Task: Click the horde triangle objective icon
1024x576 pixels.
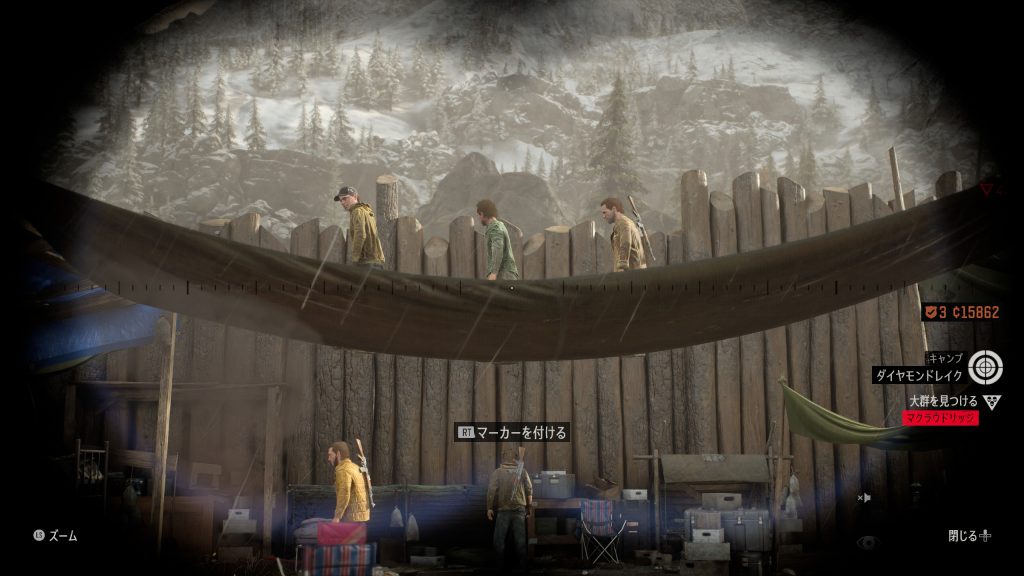Action: (x=991, y=402)
